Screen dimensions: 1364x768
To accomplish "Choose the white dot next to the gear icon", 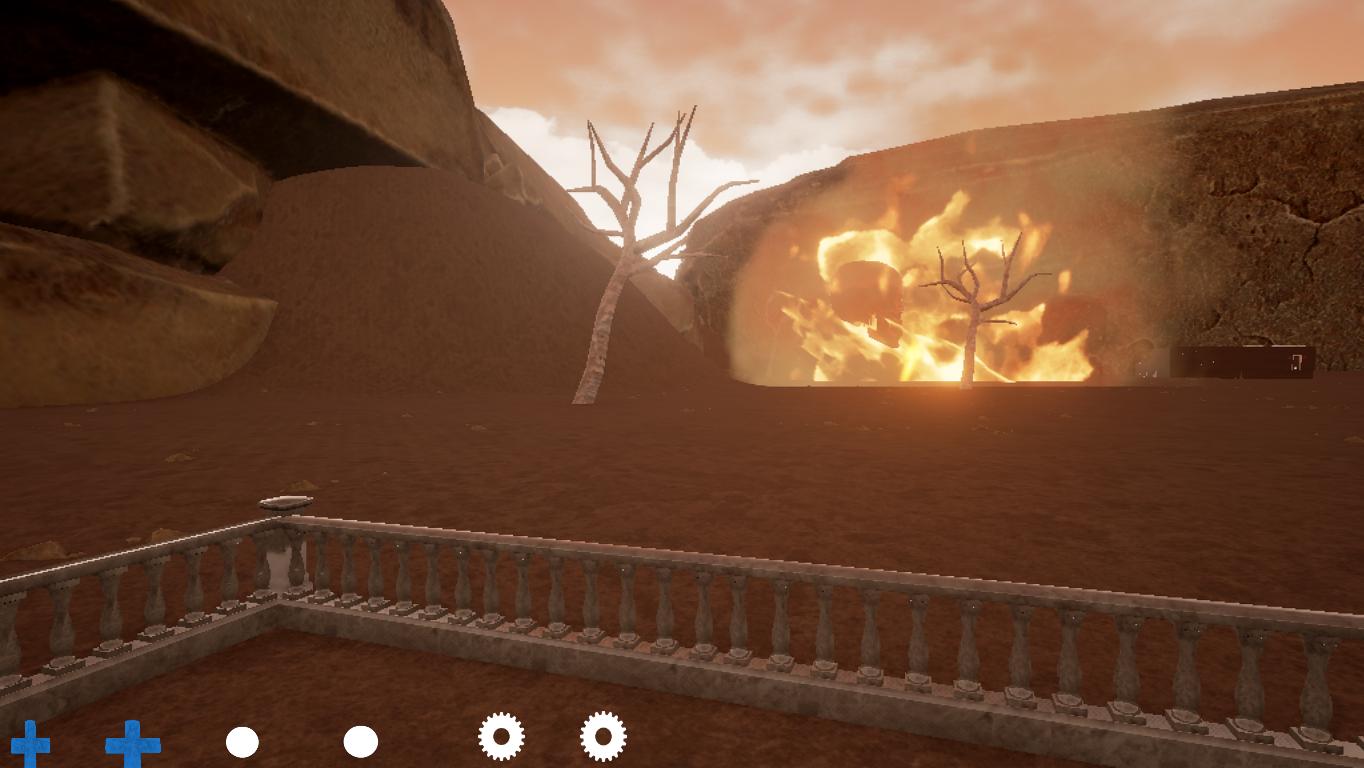I will click(x=361, y=742).
